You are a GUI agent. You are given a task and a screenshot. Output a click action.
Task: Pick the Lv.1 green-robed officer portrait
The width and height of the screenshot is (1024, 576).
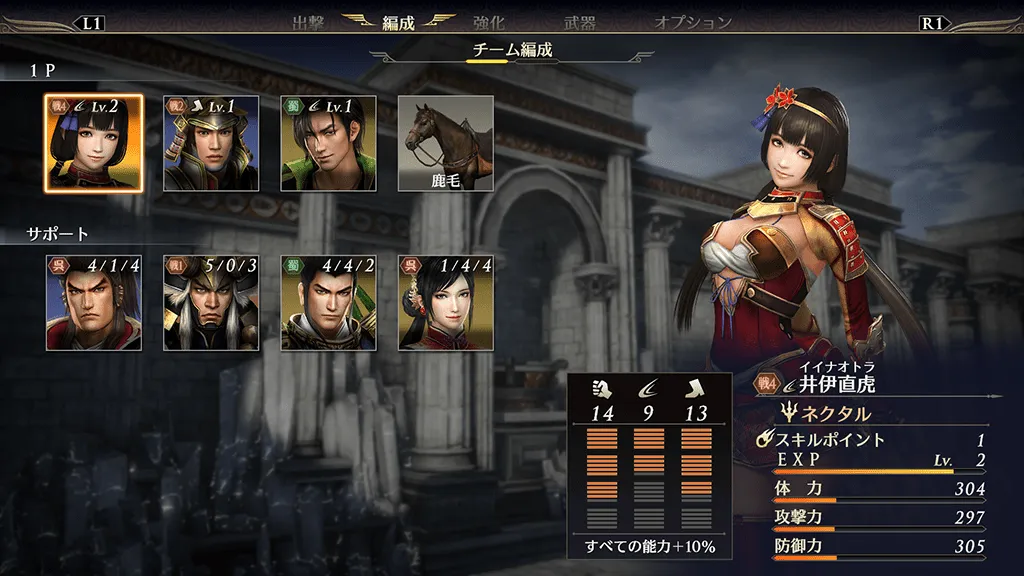328,143
